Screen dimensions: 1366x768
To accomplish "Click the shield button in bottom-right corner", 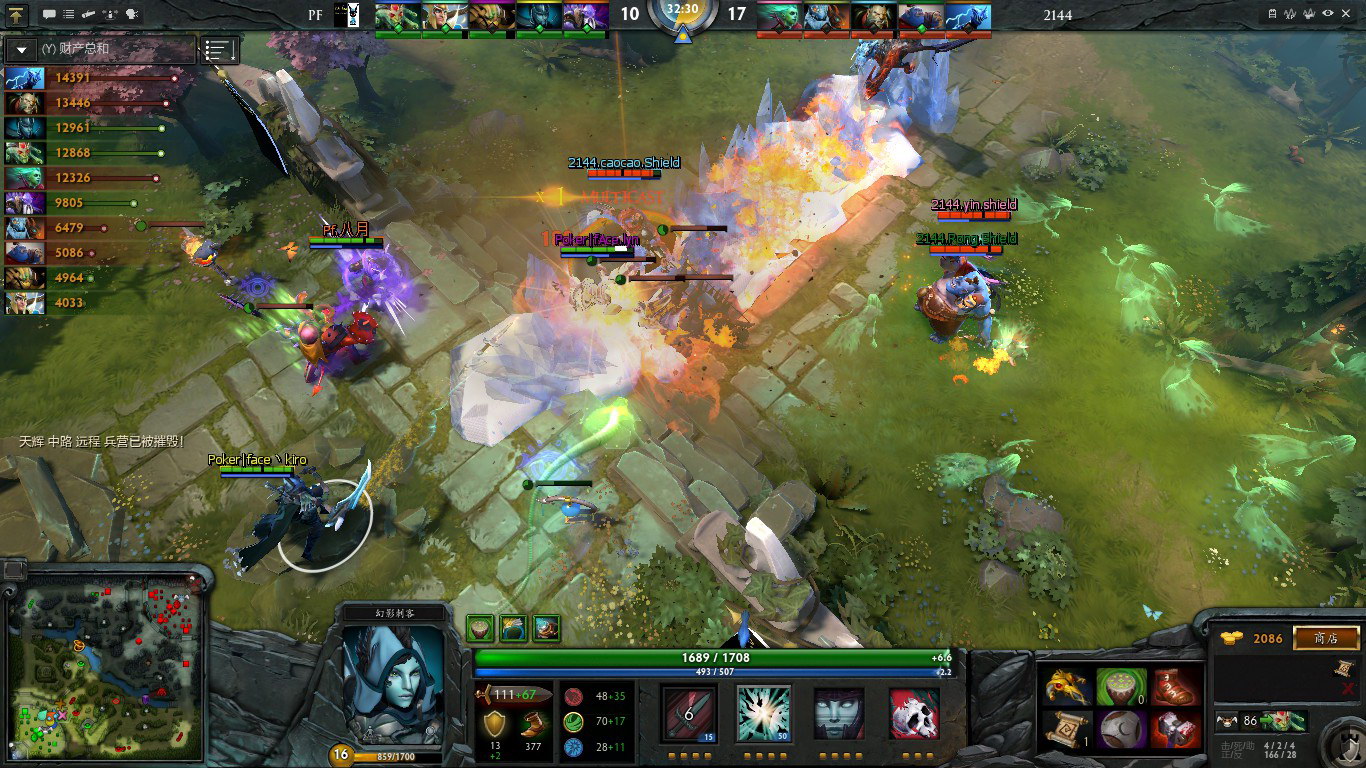I will point(1338,744).
